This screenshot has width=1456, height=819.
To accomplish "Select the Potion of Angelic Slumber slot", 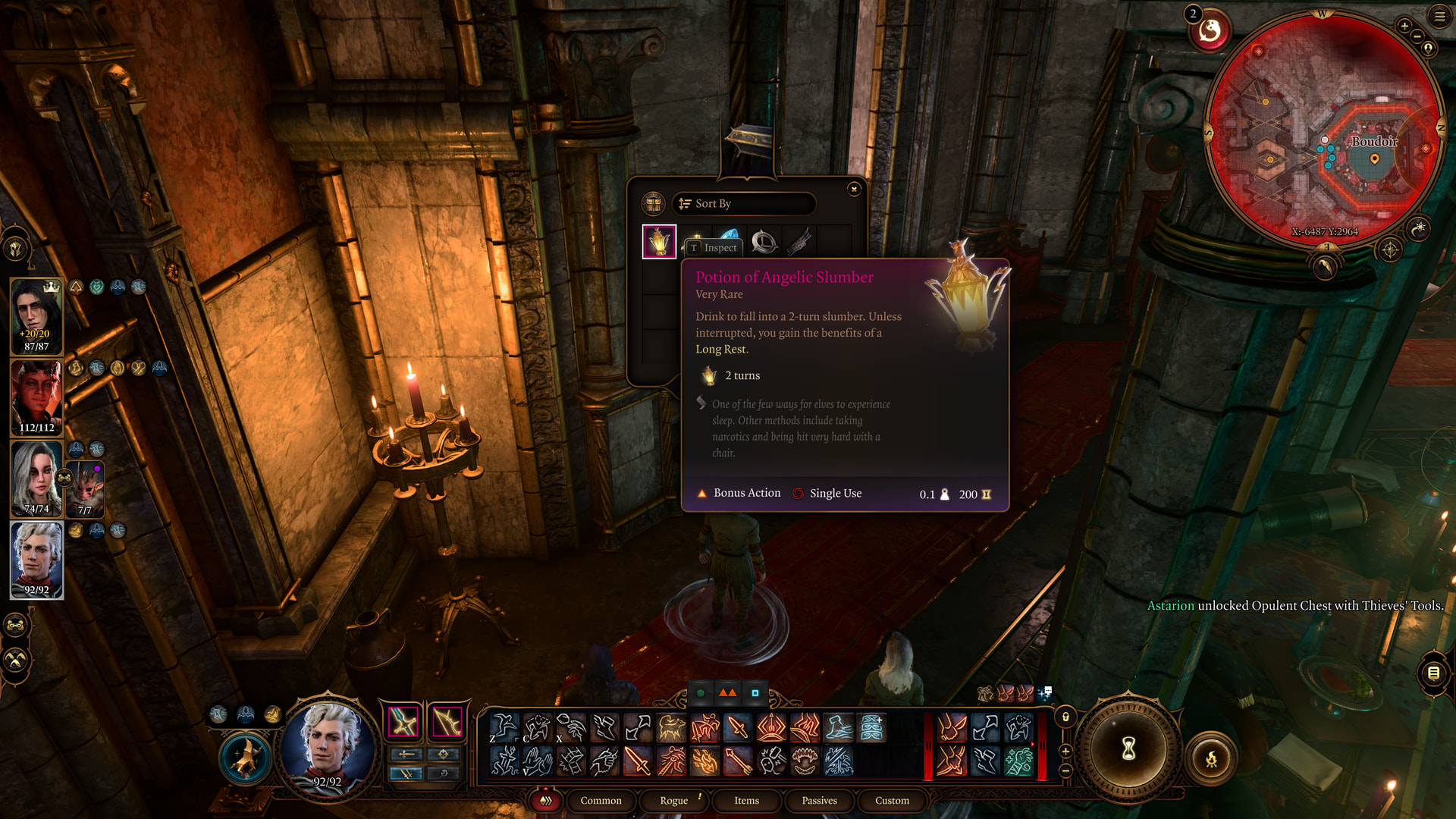I will 659,242.
